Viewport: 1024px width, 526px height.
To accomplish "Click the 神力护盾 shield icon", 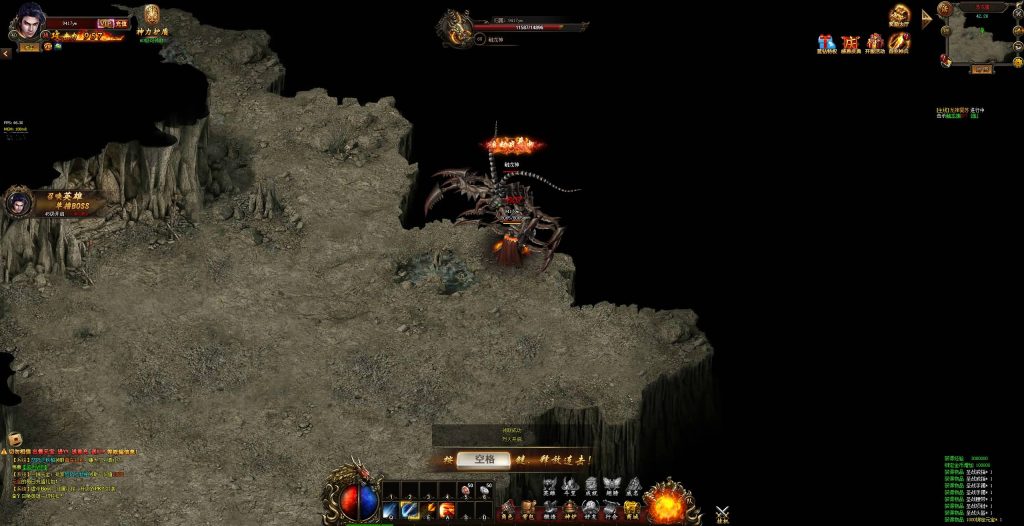I will pos(152,16).
